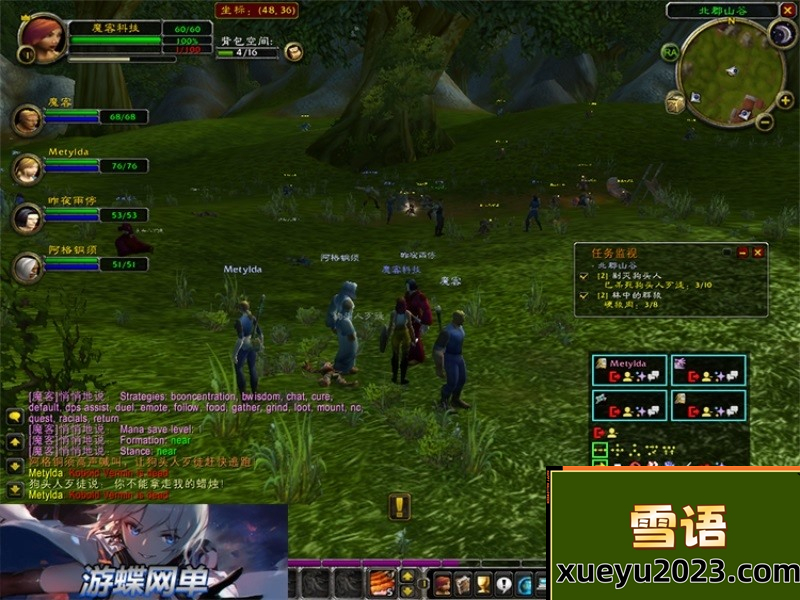800x600 pixels.
Task: Open the chat speech bubble menu
Action: (15, 417)
